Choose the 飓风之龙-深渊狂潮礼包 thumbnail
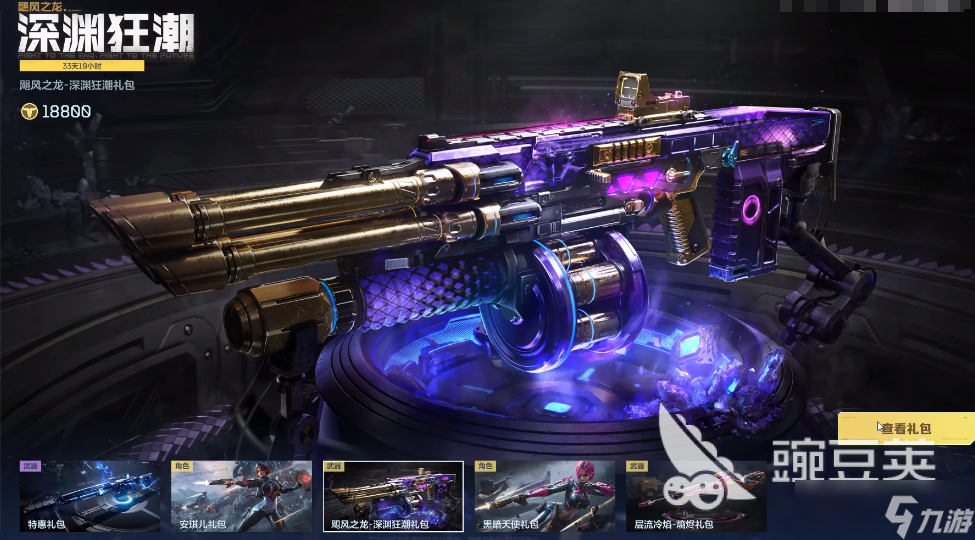 point(392,496)
